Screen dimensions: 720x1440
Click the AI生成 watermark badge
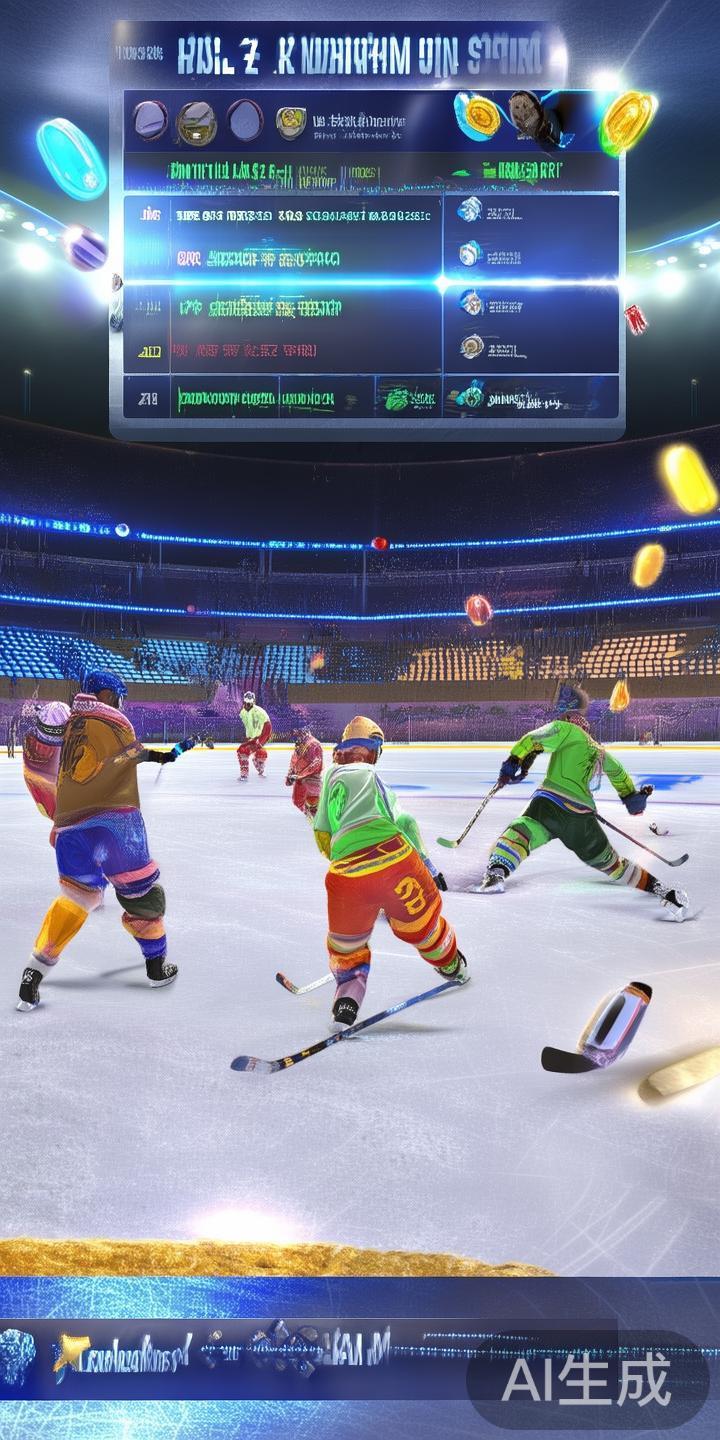pyautogui.click(x=587, y=1383)
